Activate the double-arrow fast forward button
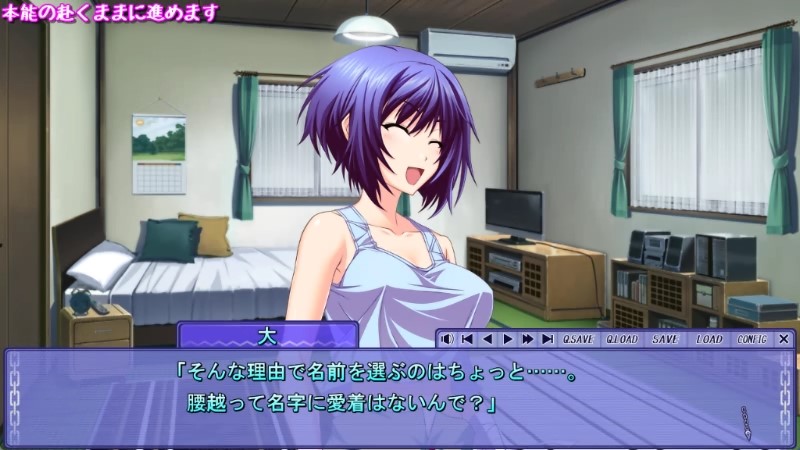Viewport: 800px width, 450px height. tap(527, 339)
